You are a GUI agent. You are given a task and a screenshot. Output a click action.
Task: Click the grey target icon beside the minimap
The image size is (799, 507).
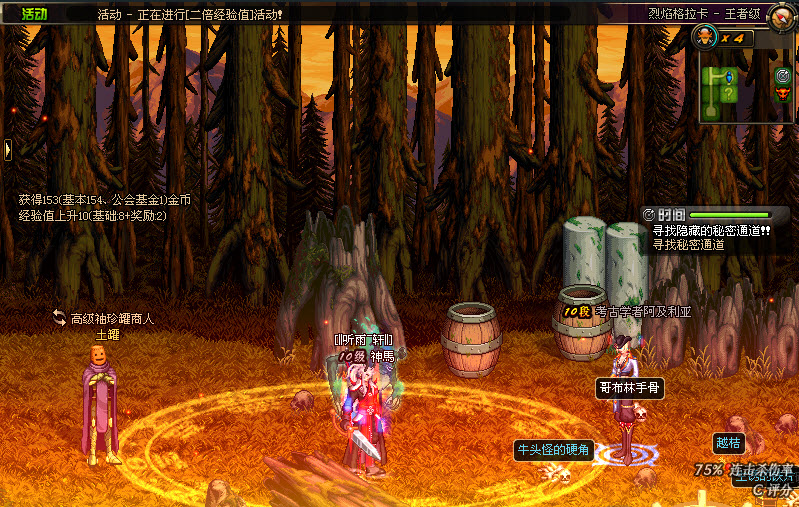tap(784, 74)
